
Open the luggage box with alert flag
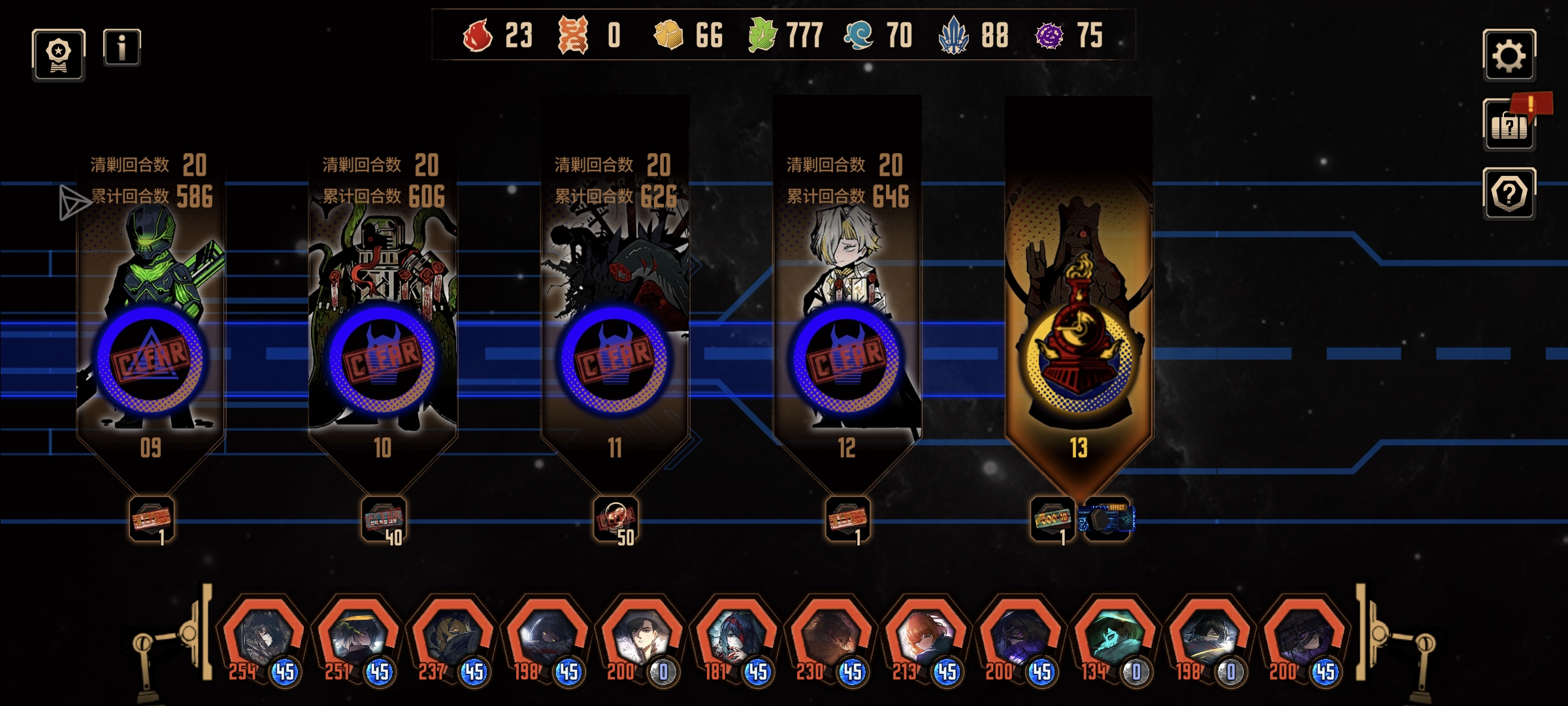[1509, 125]
